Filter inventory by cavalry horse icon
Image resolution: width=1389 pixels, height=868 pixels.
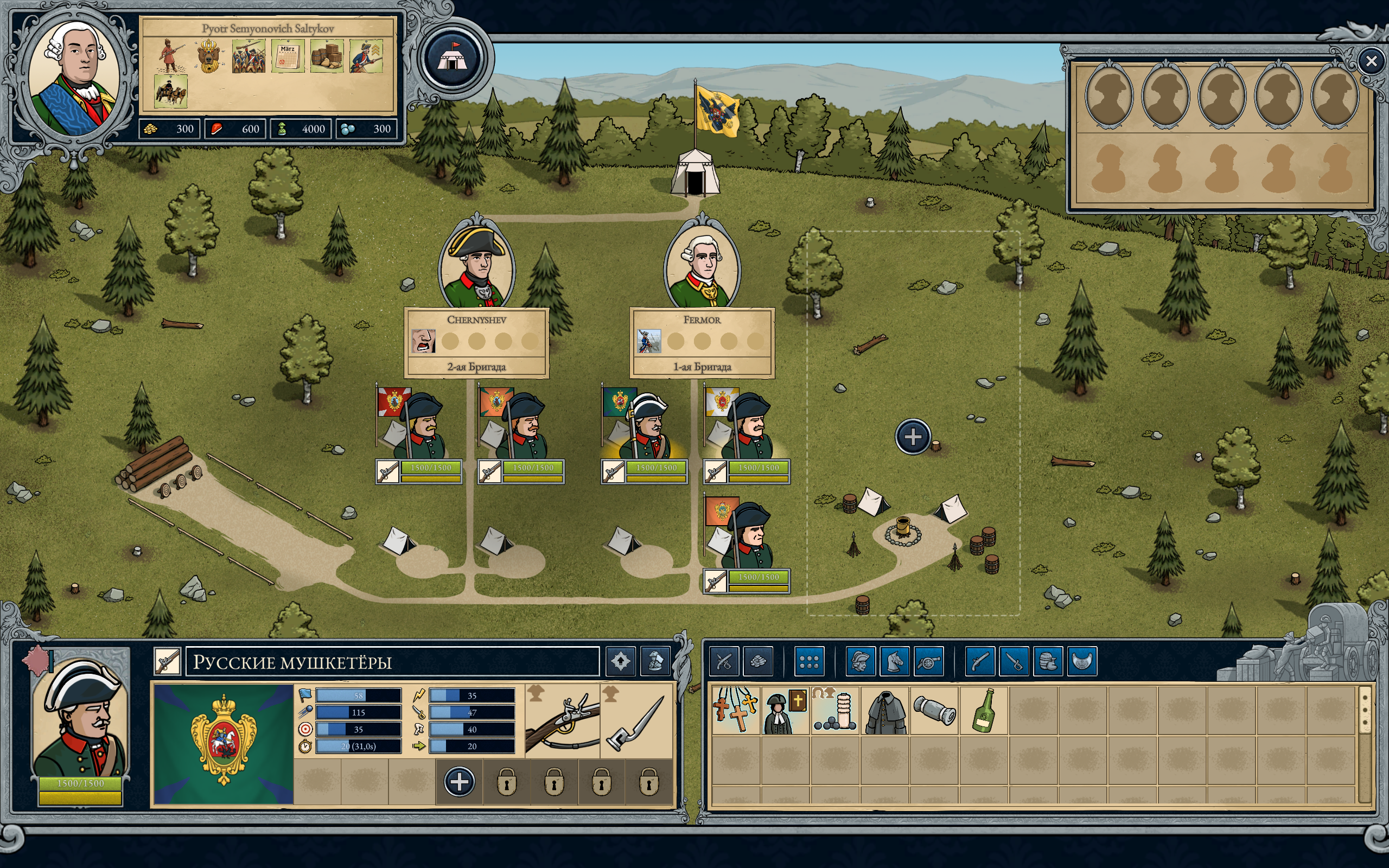point(895,661)
